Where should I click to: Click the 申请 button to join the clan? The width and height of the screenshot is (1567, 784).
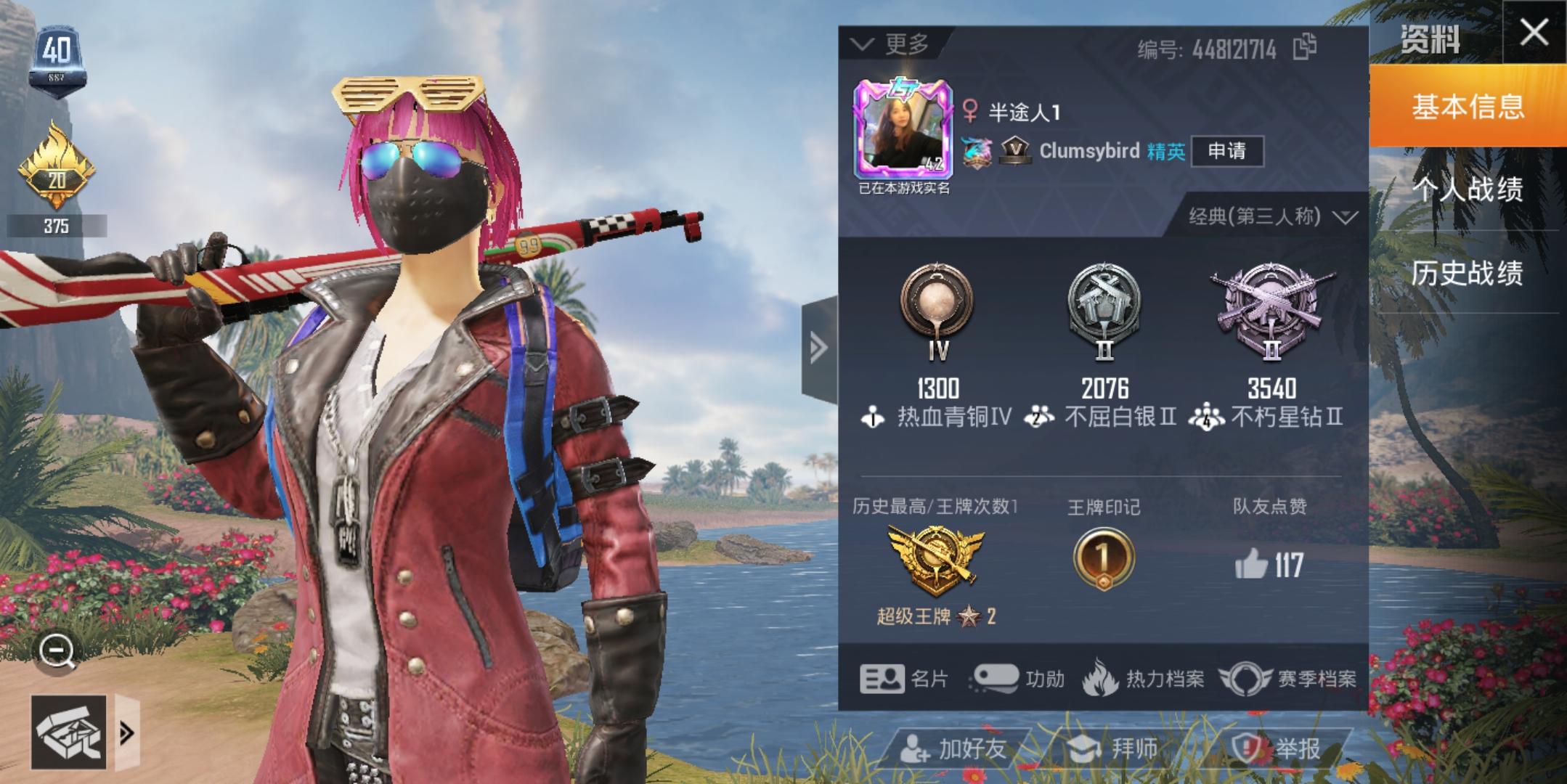[1227, 151]
